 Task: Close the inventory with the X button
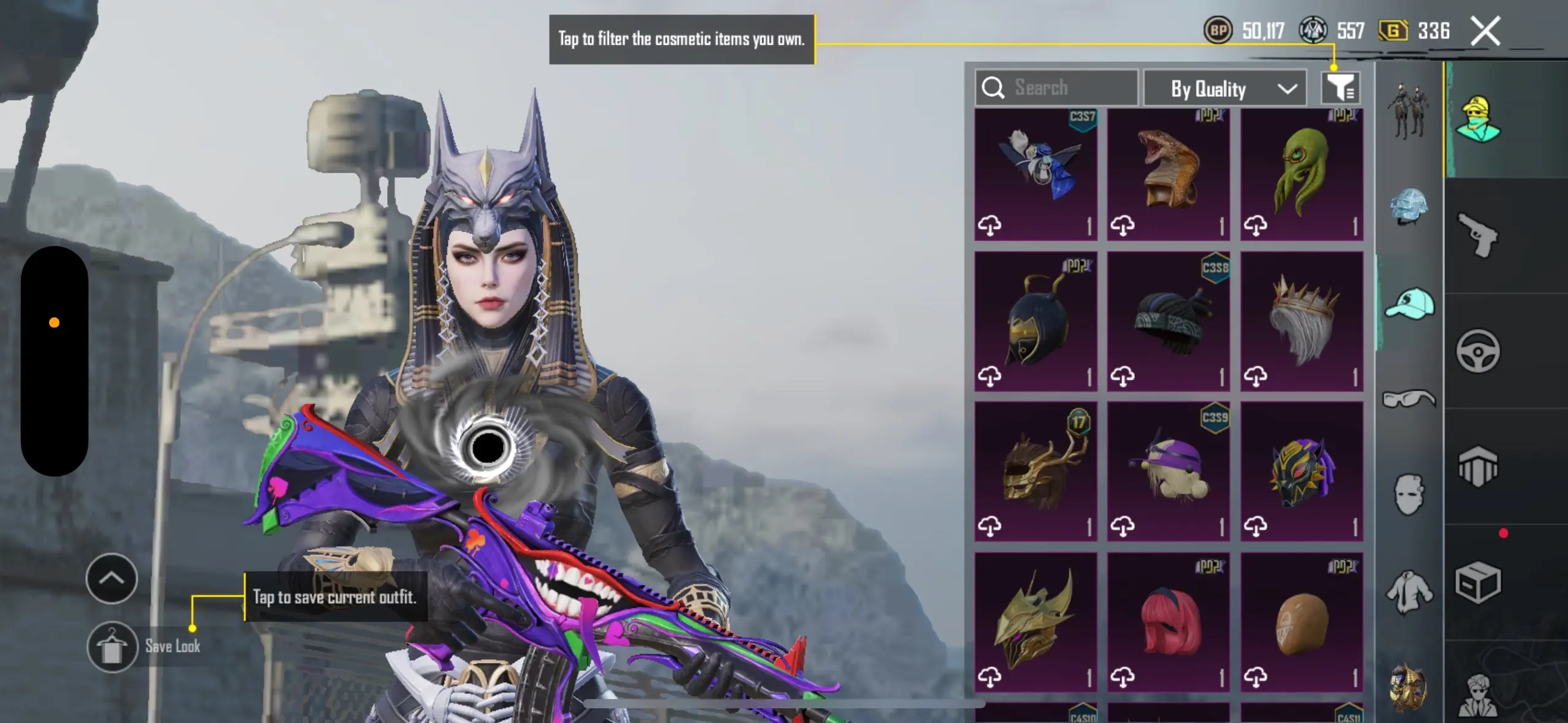pos(1485,31)
